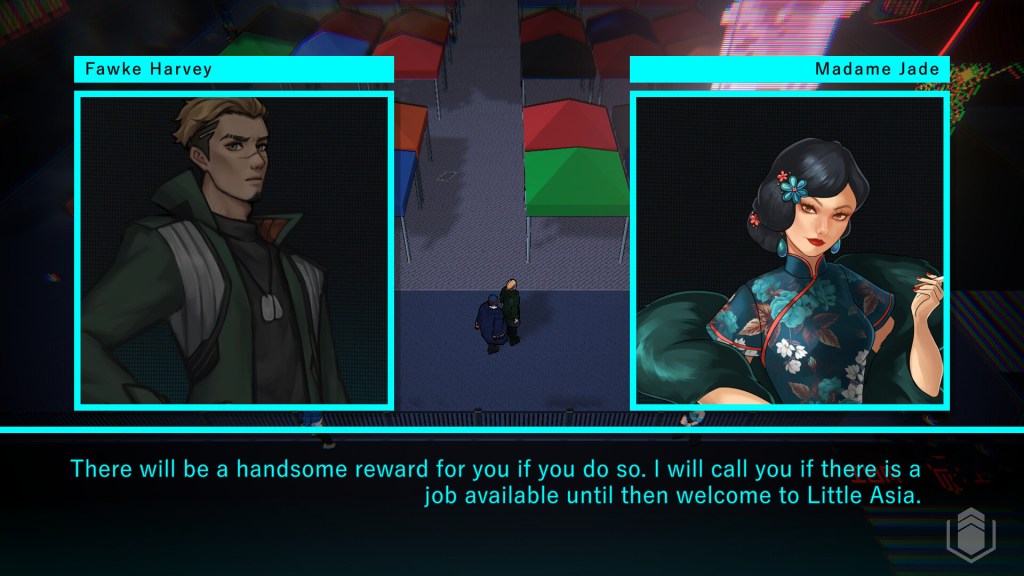Advance the dialogue text about Little Asia
Image resolution: width=1024 pixels, height=576 pixels.
[495, 482]
